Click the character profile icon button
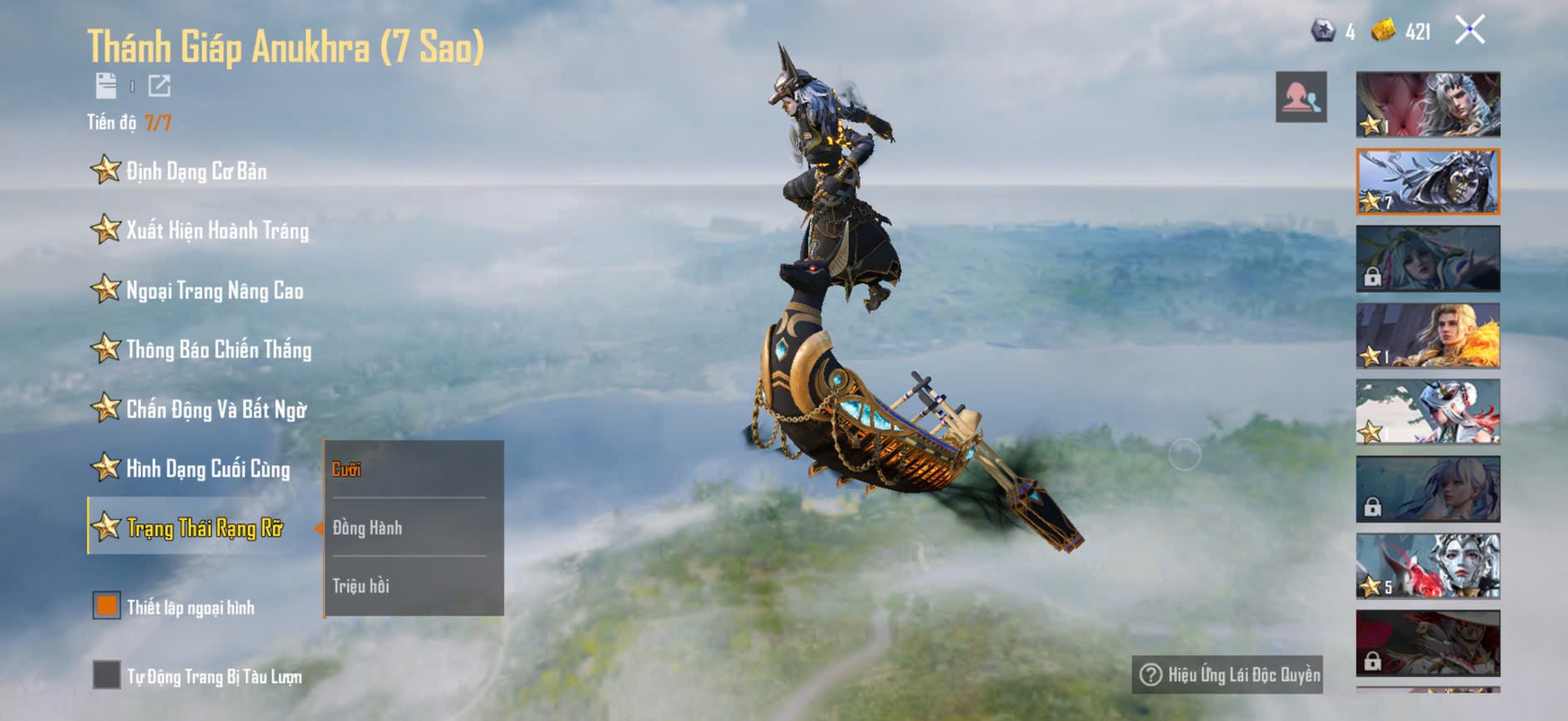 (x=1301, y=97)
